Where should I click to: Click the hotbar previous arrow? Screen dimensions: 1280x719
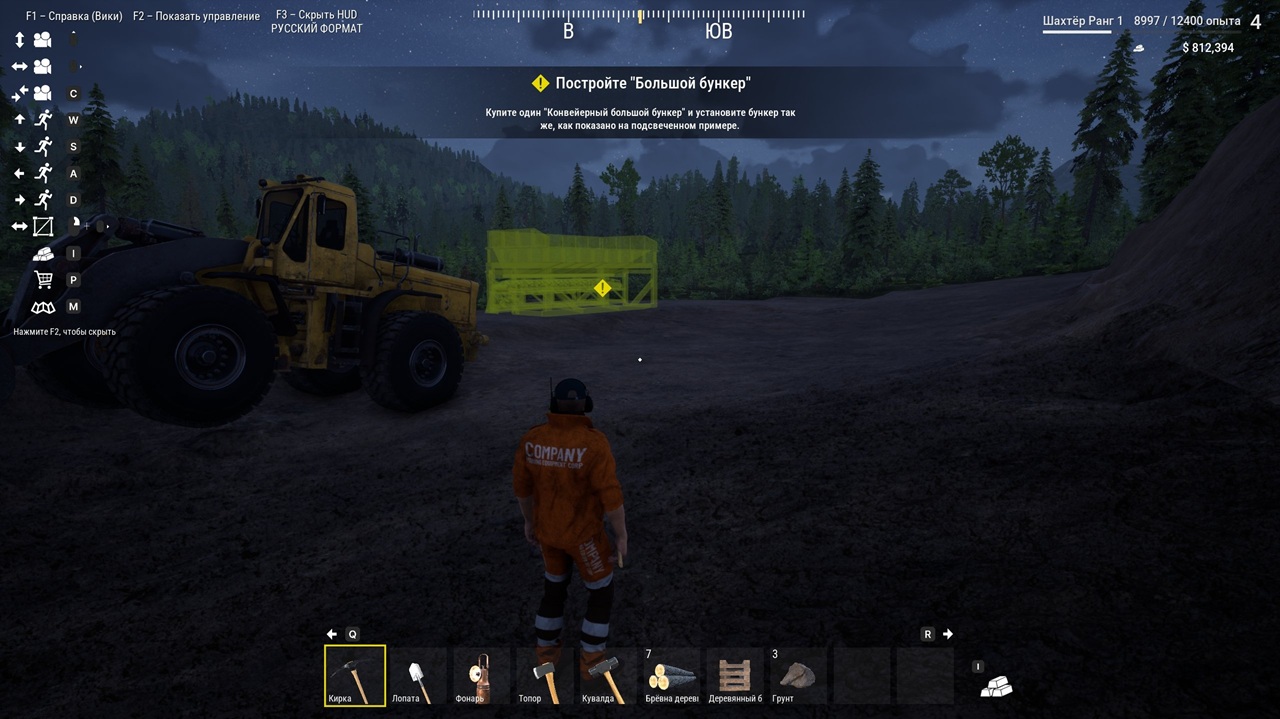pos(332,634)
